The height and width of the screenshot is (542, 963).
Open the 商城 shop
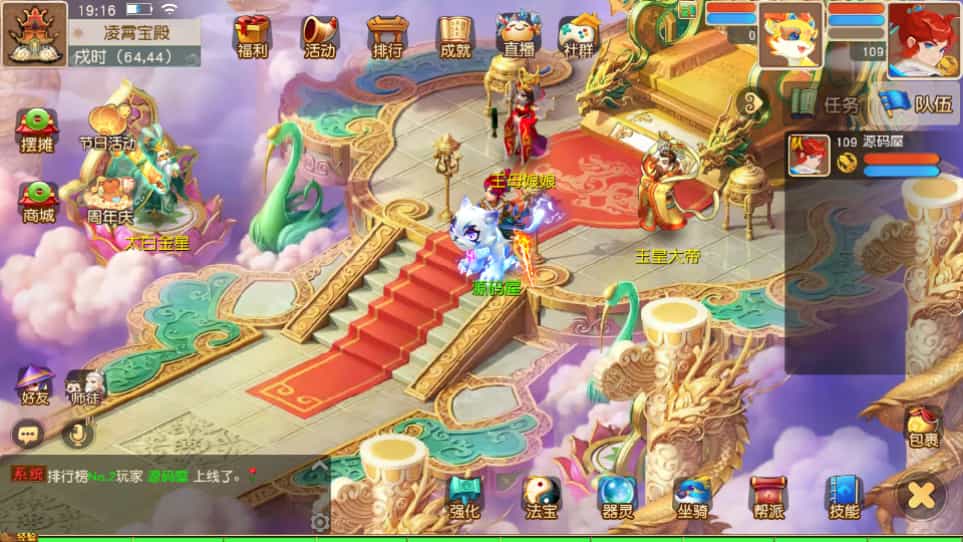(37, 199)
